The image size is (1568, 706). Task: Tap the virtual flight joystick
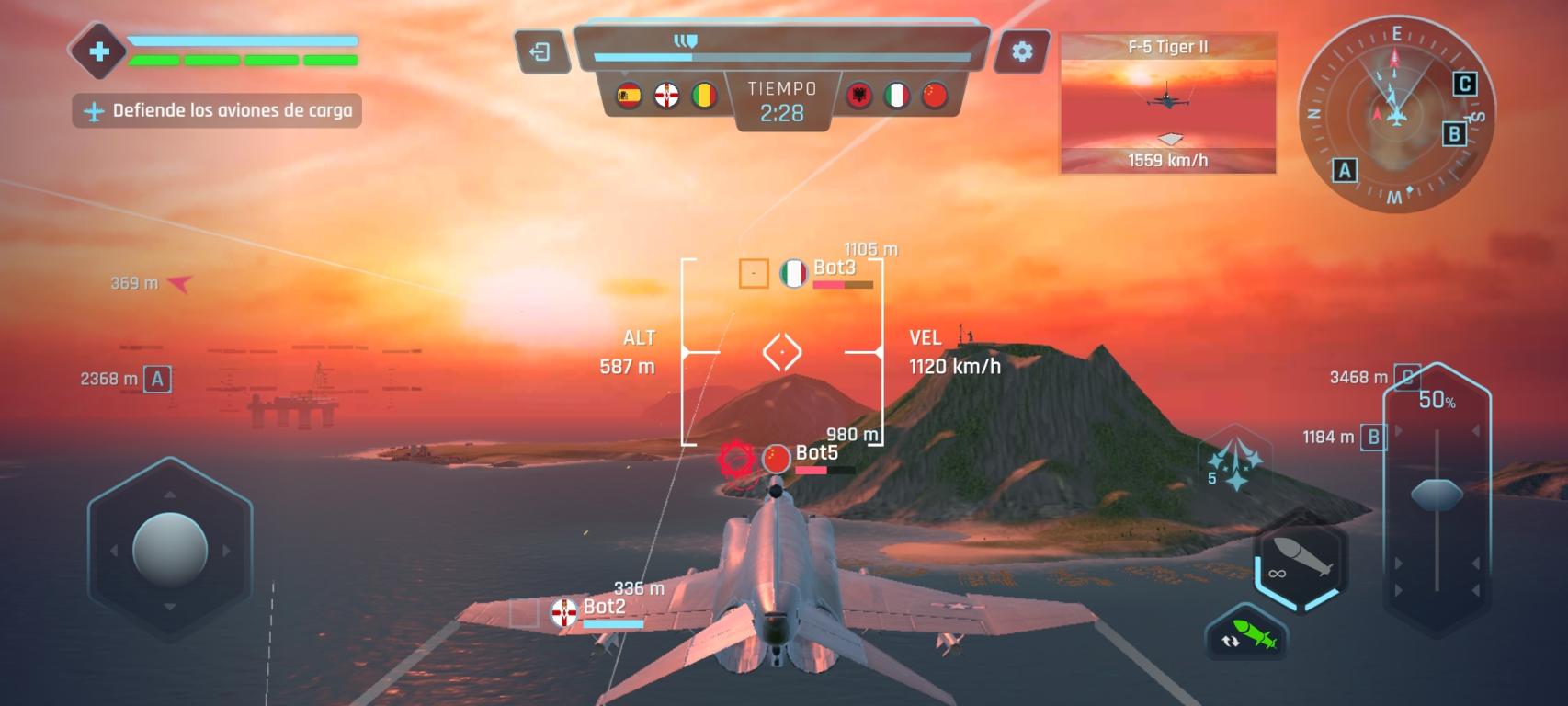170,550
